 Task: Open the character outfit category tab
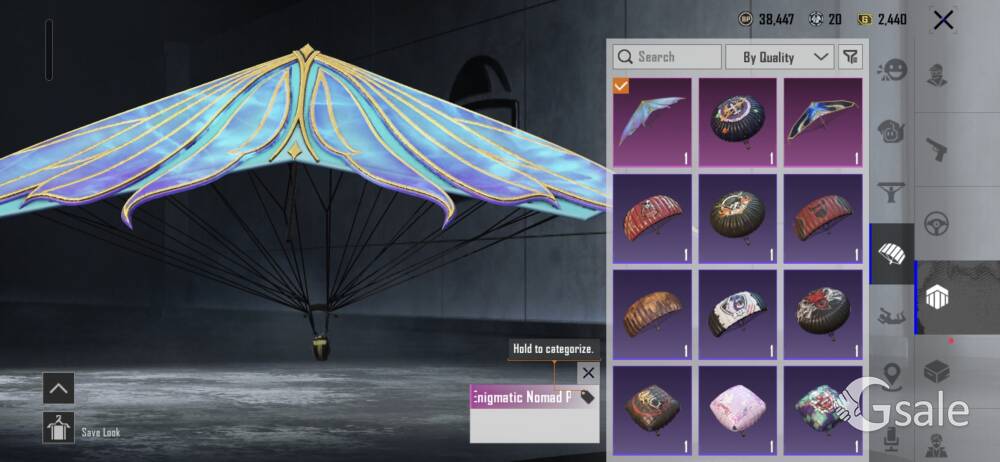pos(937,75)
